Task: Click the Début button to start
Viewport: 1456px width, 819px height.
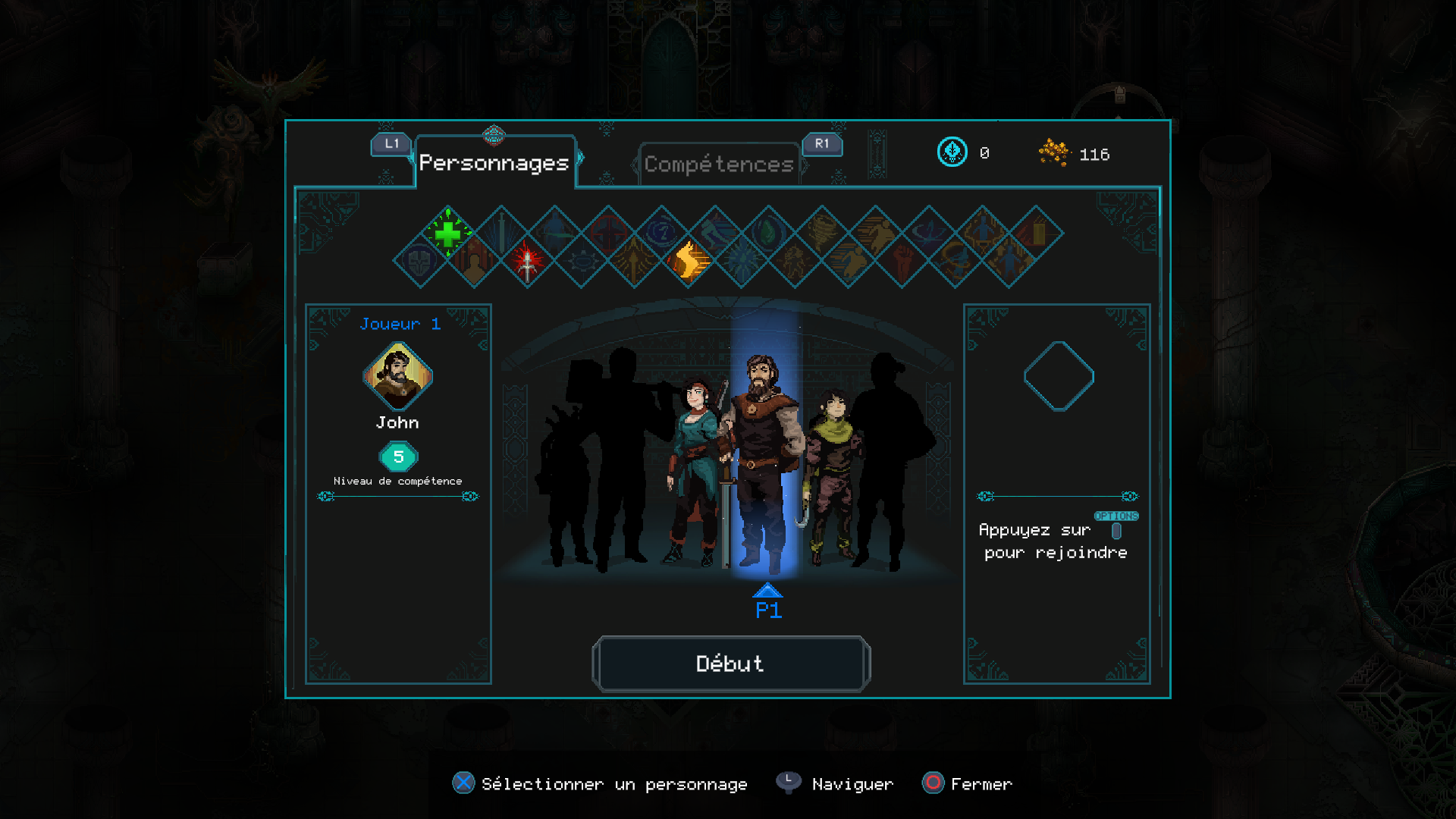Action: [730, 664]
